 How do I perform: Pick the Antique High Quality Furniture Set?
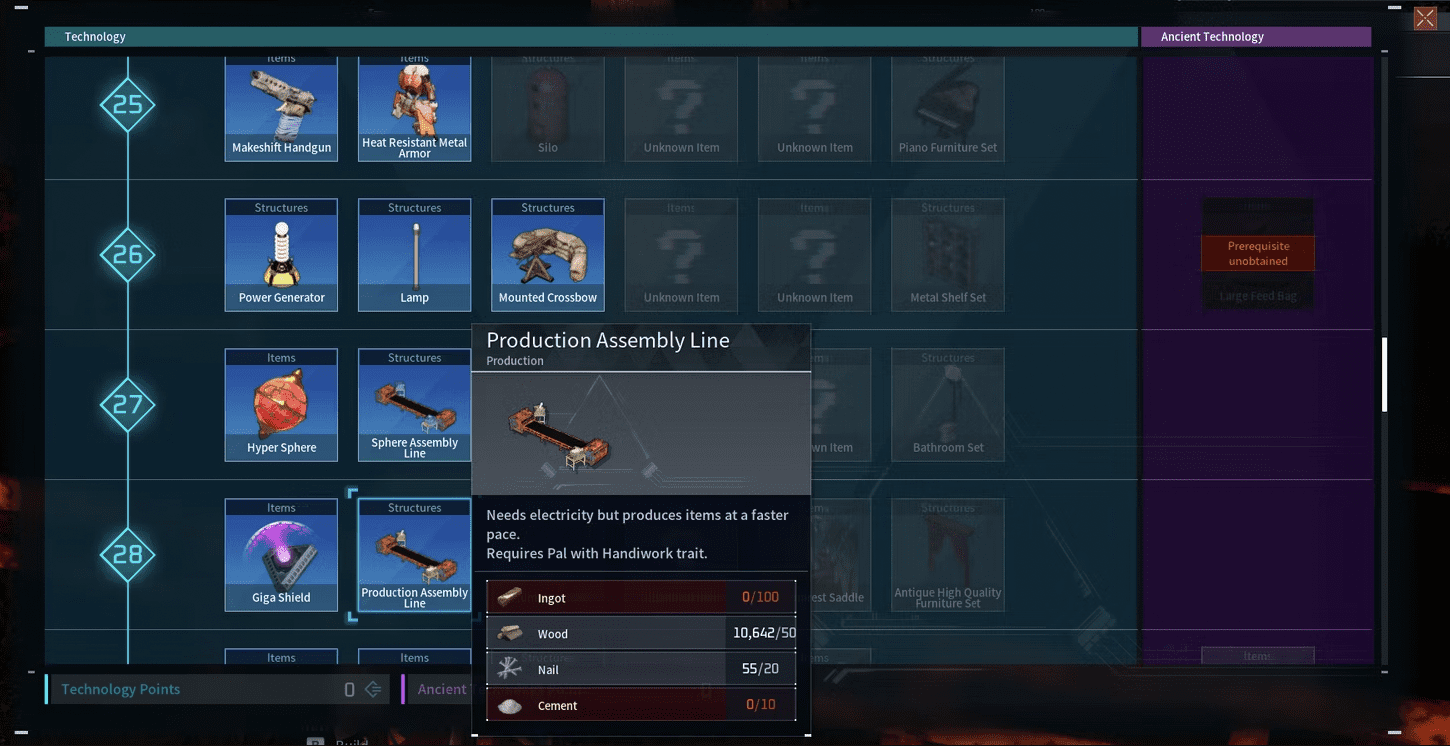948,555
